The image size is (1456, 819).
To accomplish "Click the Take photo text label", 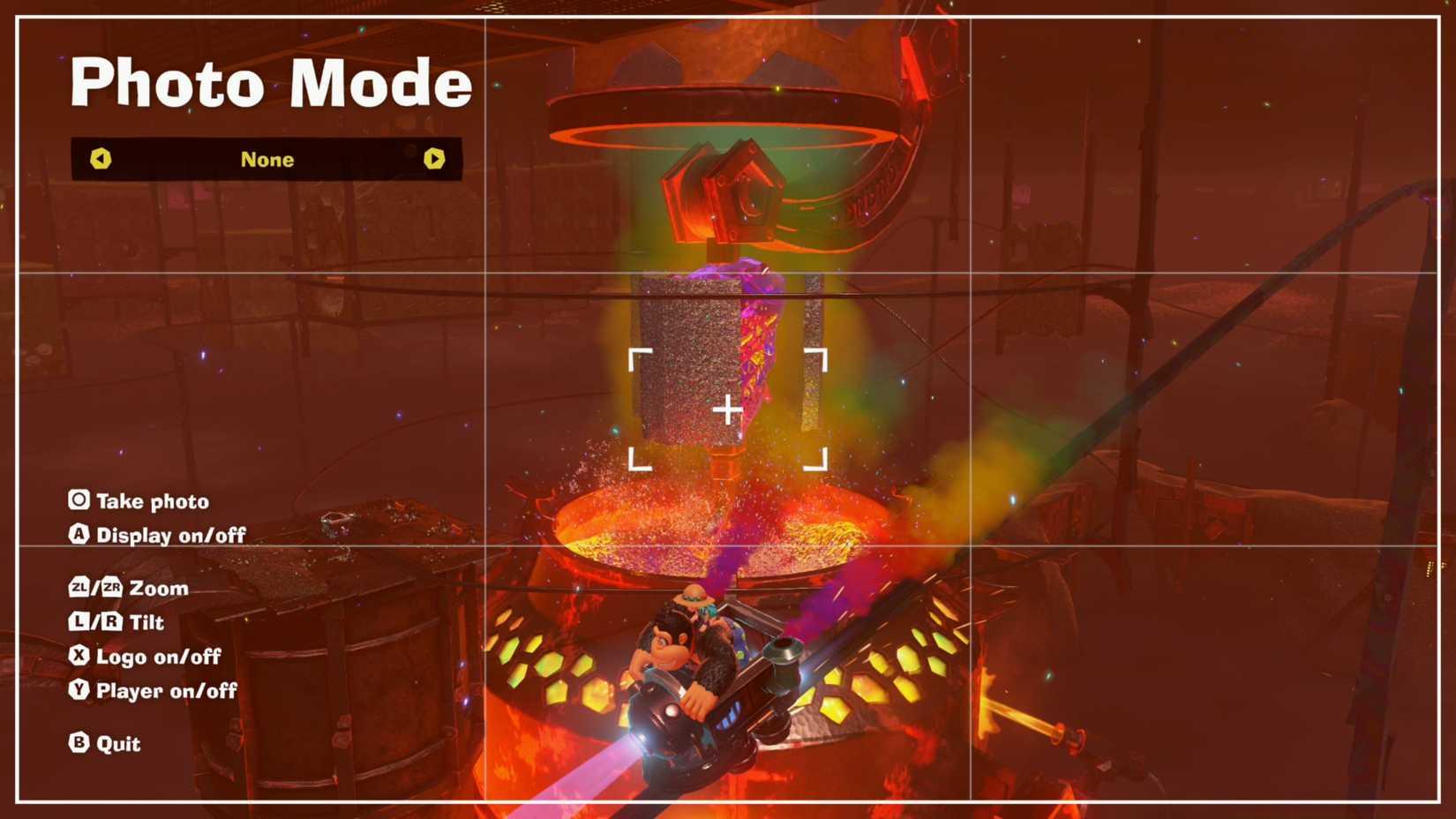I will click(155, 500).
